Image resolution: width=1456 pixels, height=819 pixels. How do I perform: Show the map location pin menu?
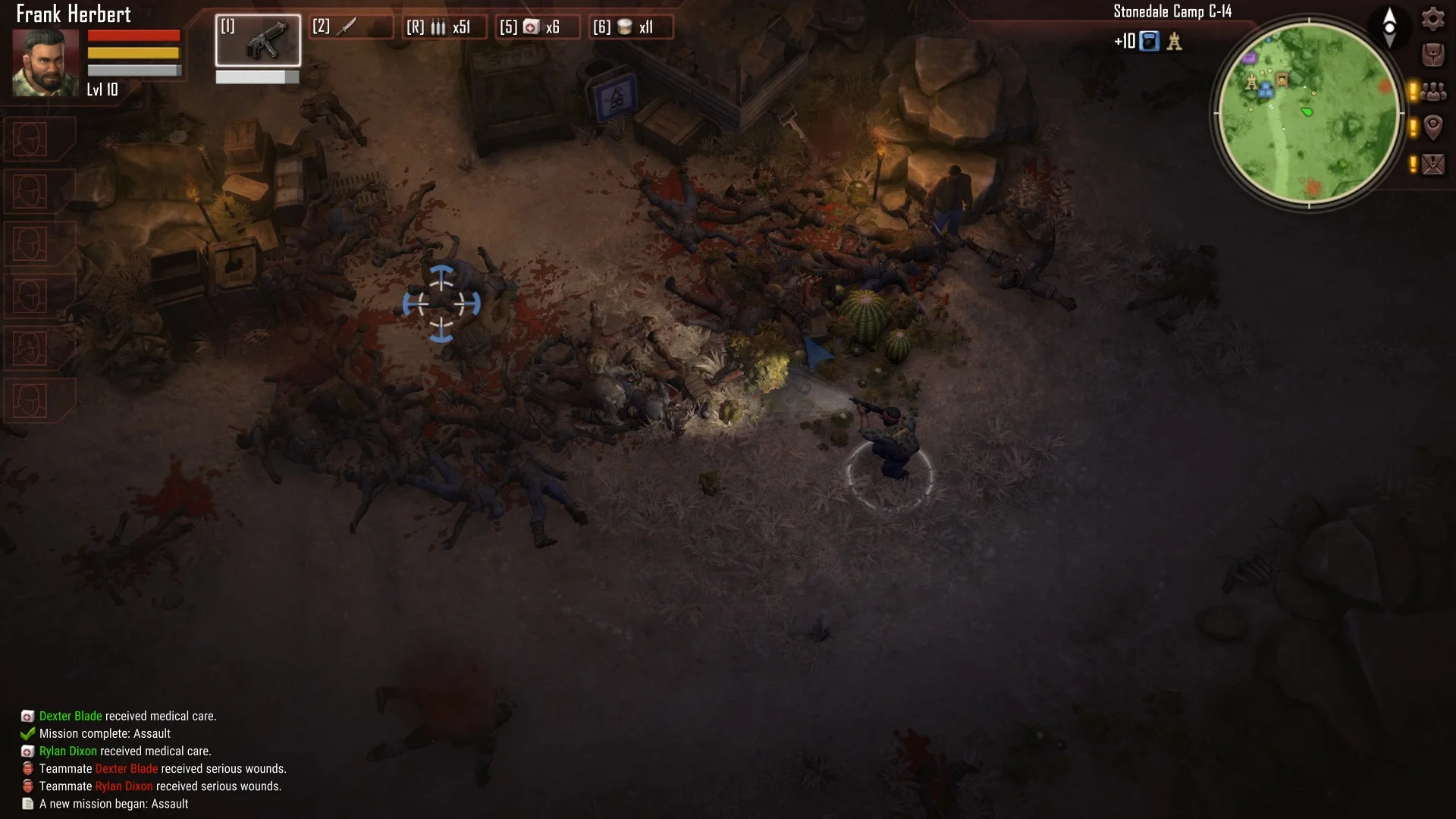pyautogui.click(x=1432, y=127)
